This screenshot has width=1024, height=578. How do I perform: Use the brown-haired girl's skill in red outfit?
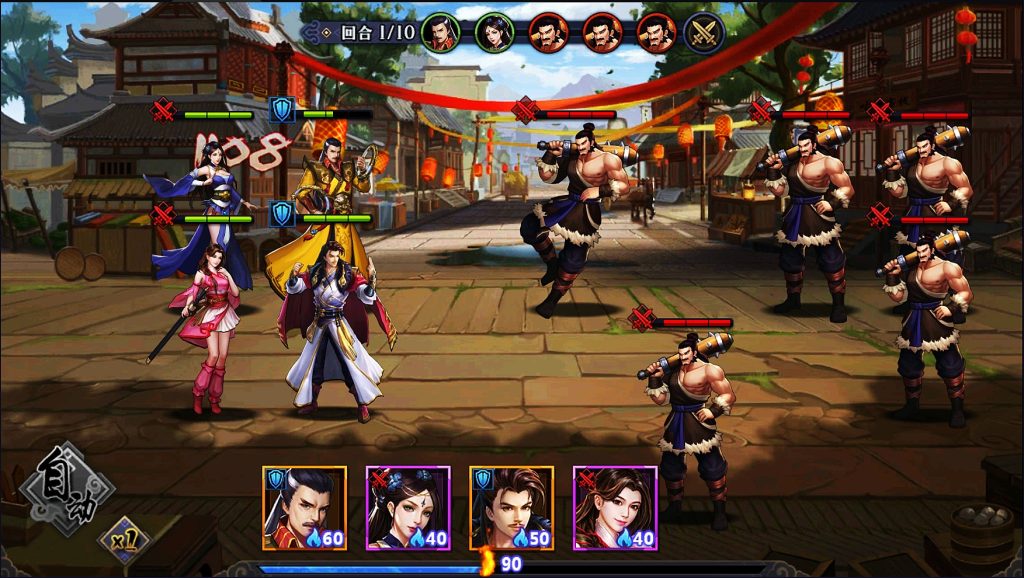click(x=615, y=508)
